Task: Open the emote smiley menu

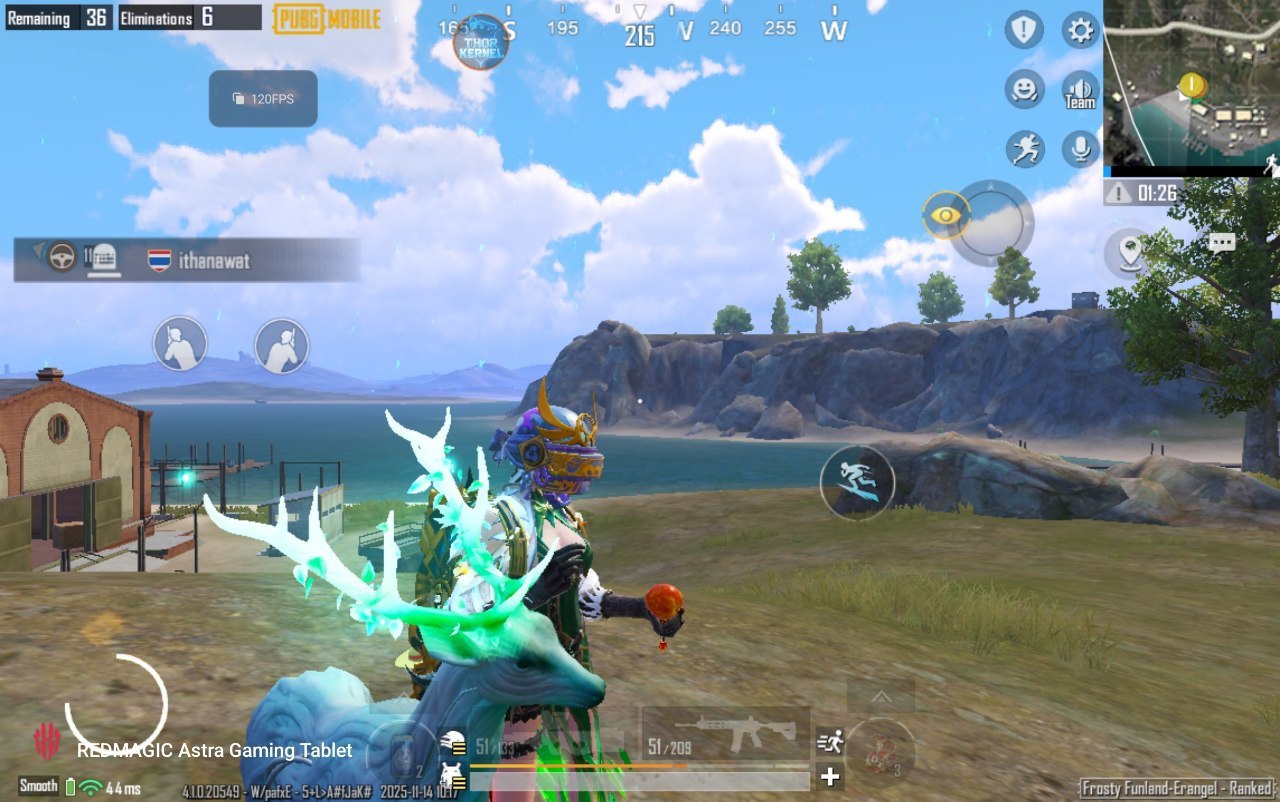Action: (1024, 91)
